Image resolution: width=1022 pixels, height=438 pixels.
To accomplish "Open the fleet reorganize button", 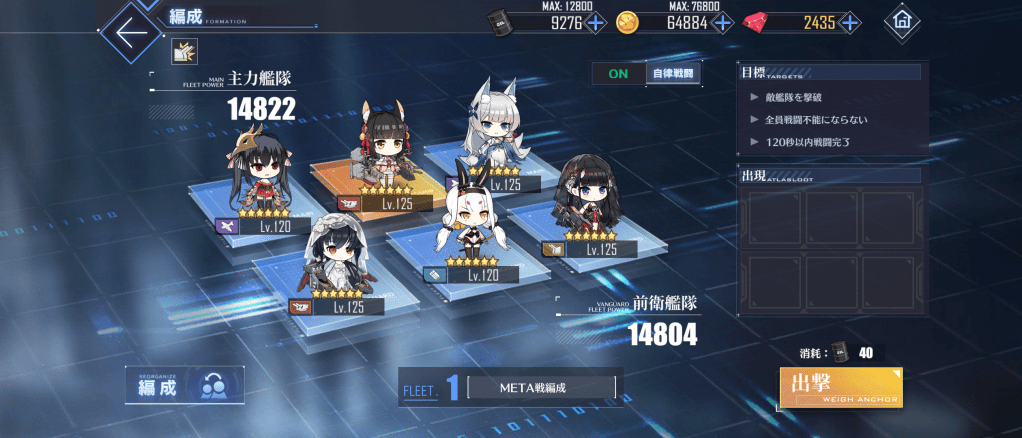I will tap(182, 386).
